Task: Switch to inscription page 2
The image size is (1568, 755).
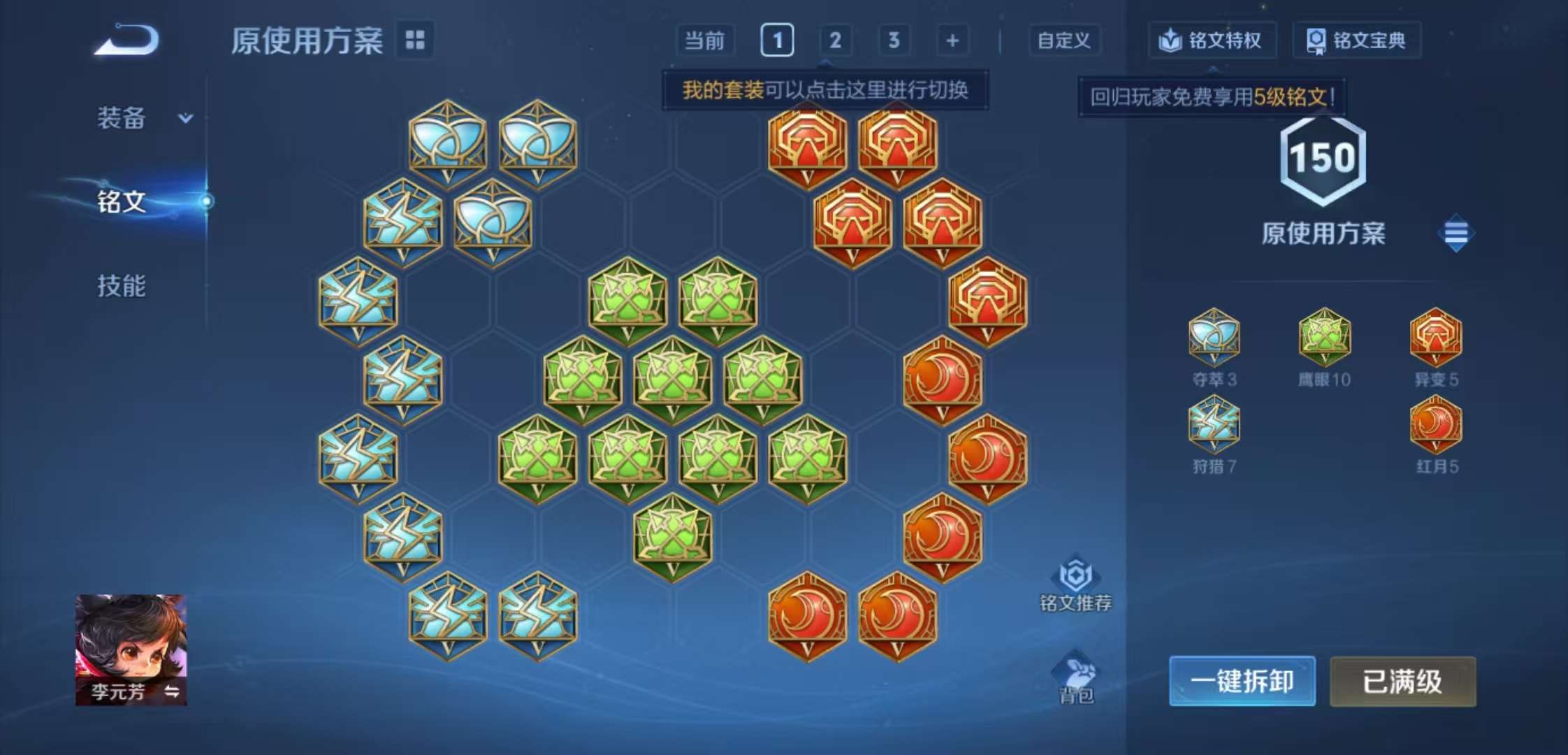Action: click(x=836, y=40)
